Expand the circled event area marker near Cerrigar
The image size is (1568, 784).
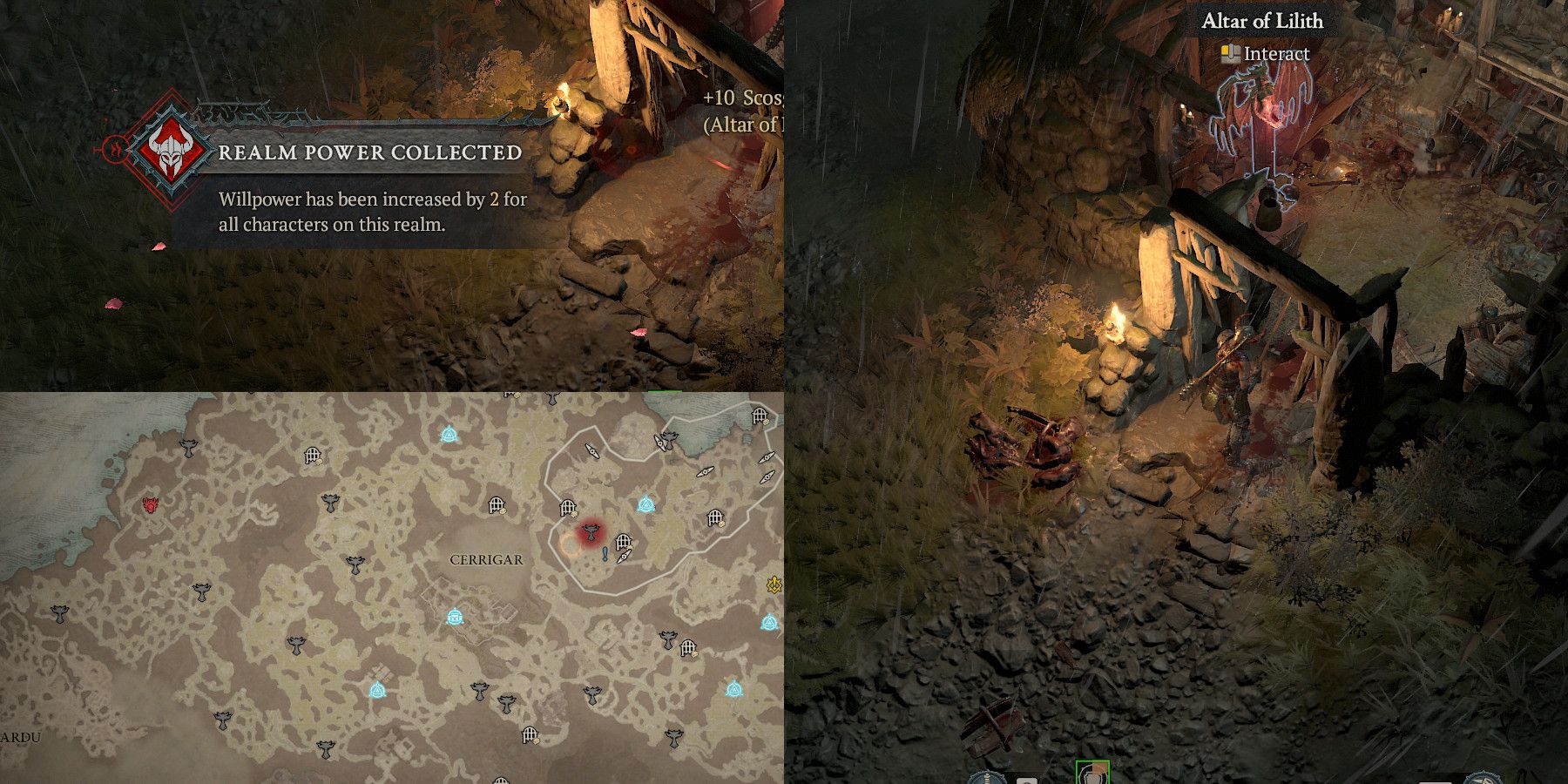click(x=571, y=547)
